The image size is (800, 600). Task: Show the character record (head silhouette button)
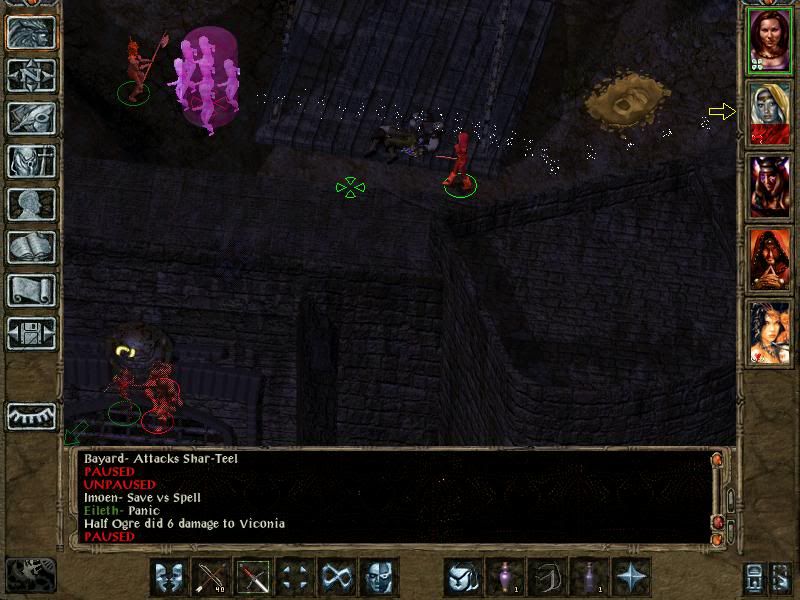pyautogui.click(x=31, y=204)
